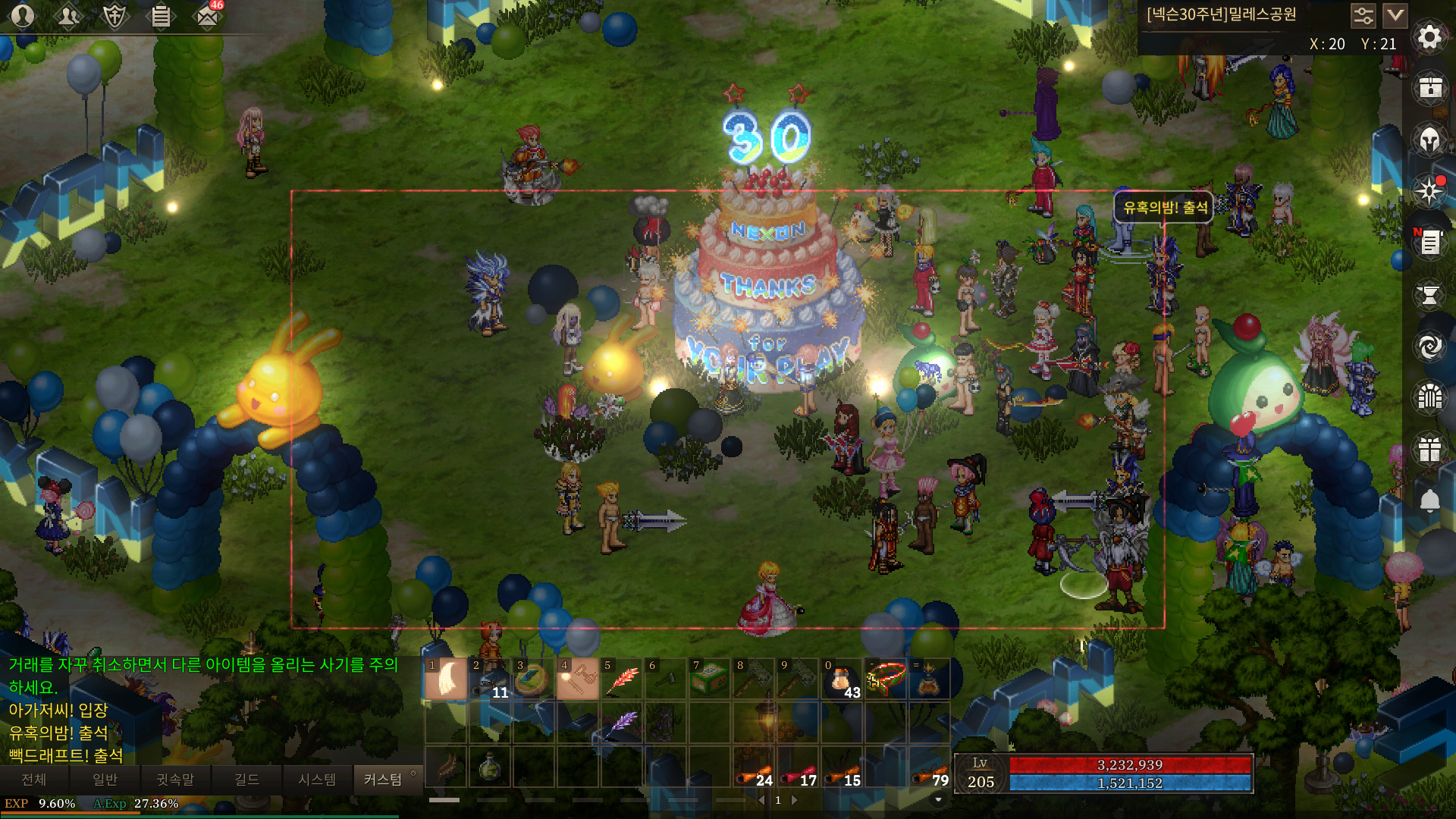
Task: Use the red feather in slot 5
Action: coord(622,679)
